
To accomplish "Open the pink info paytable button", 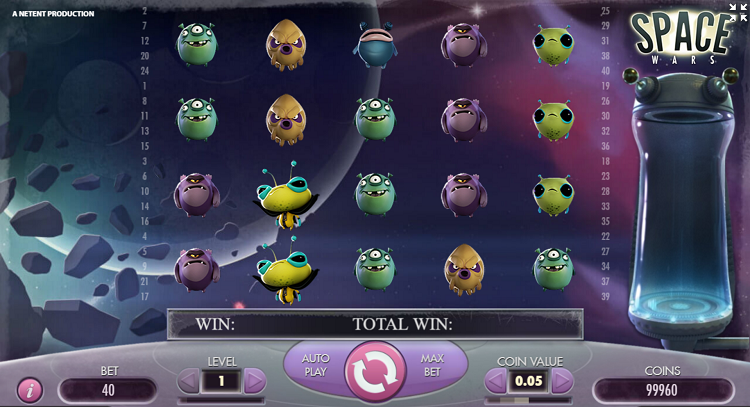I will pyautogui.click(x=29, y=389).
